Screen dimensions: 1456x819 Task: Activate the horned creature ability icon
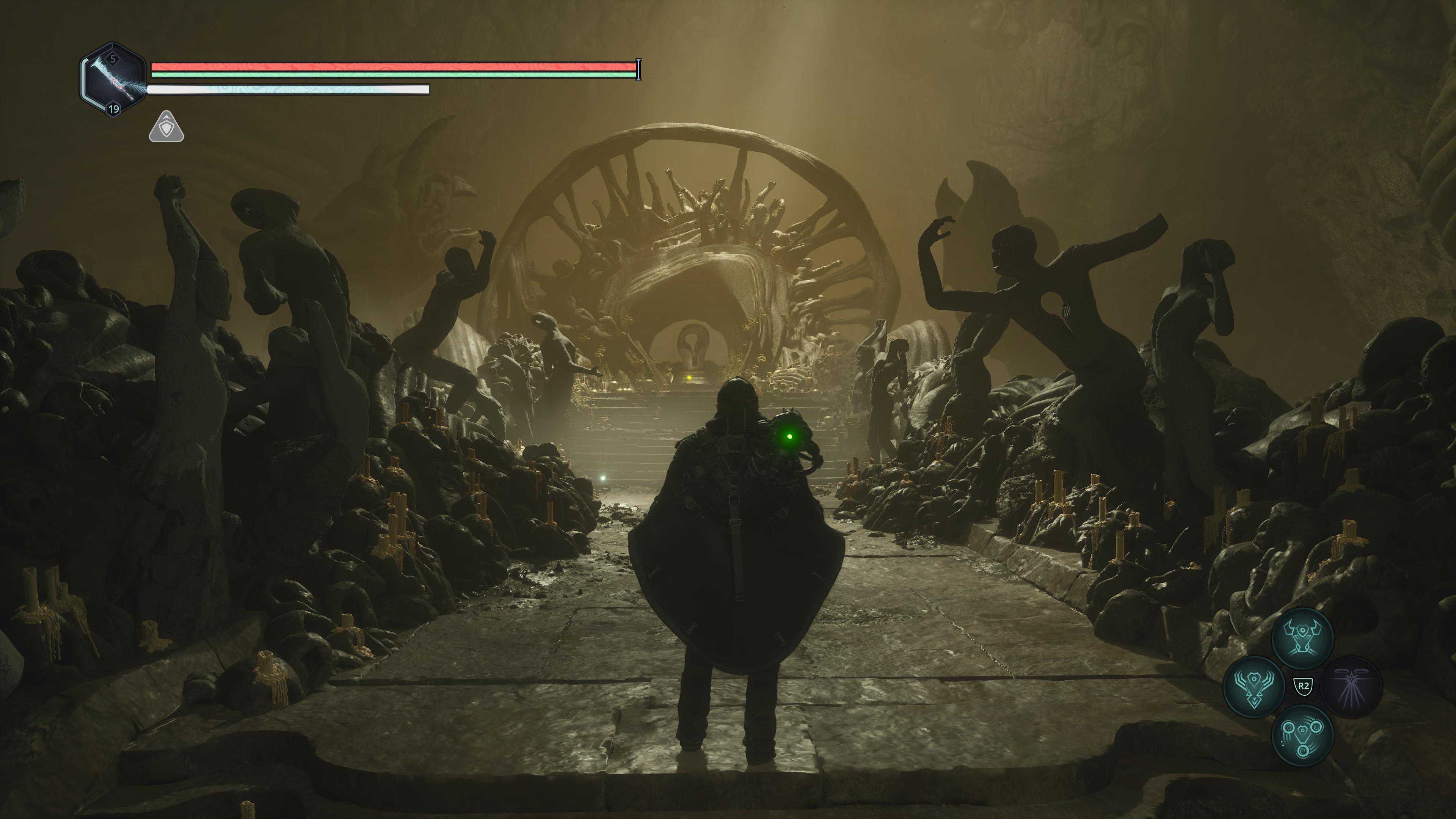[1302, 637]
